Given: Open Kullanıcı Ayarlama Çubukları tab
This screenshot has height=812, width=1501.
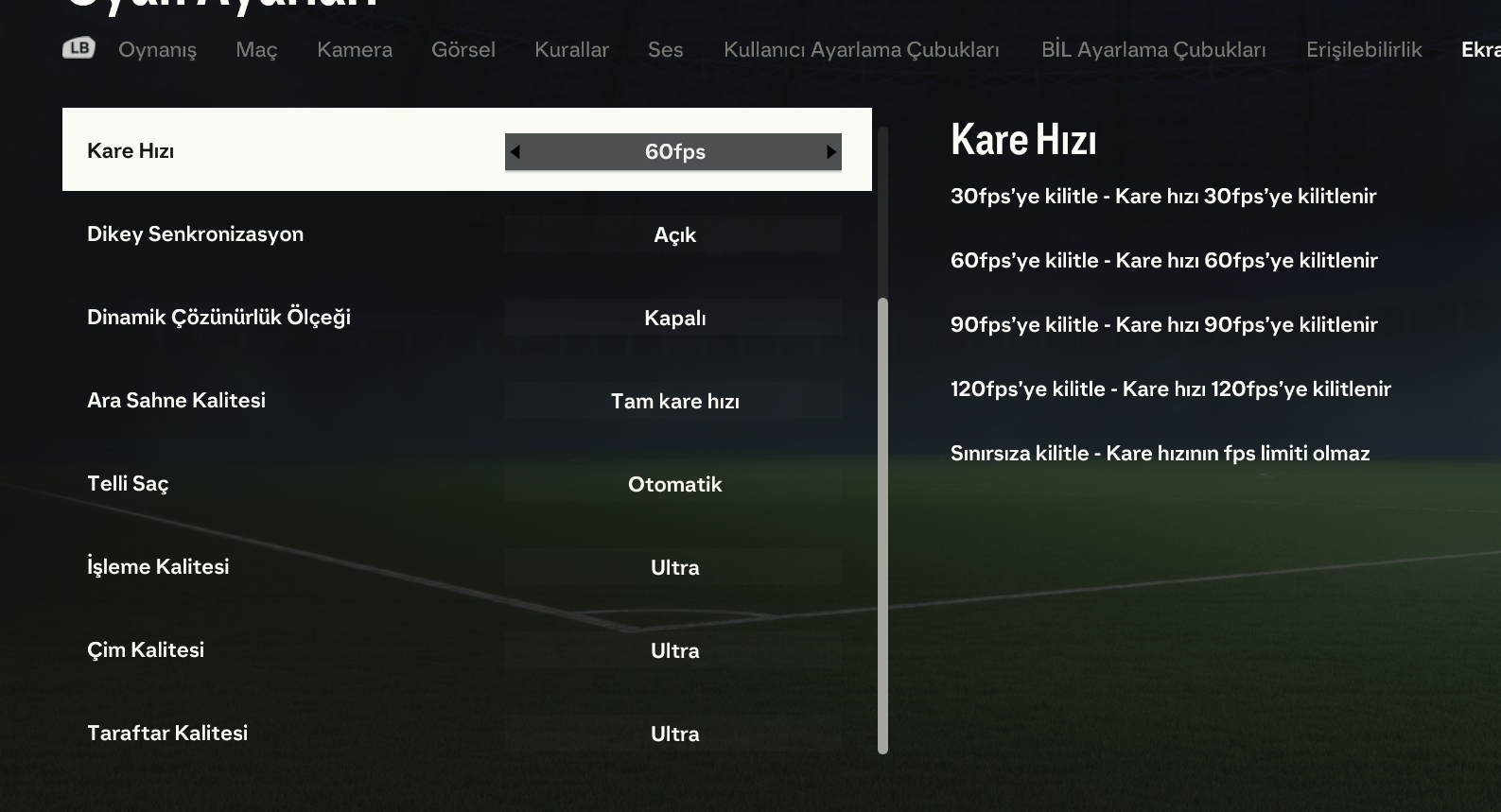Looking at the screenshot, I should pos(861,50).
